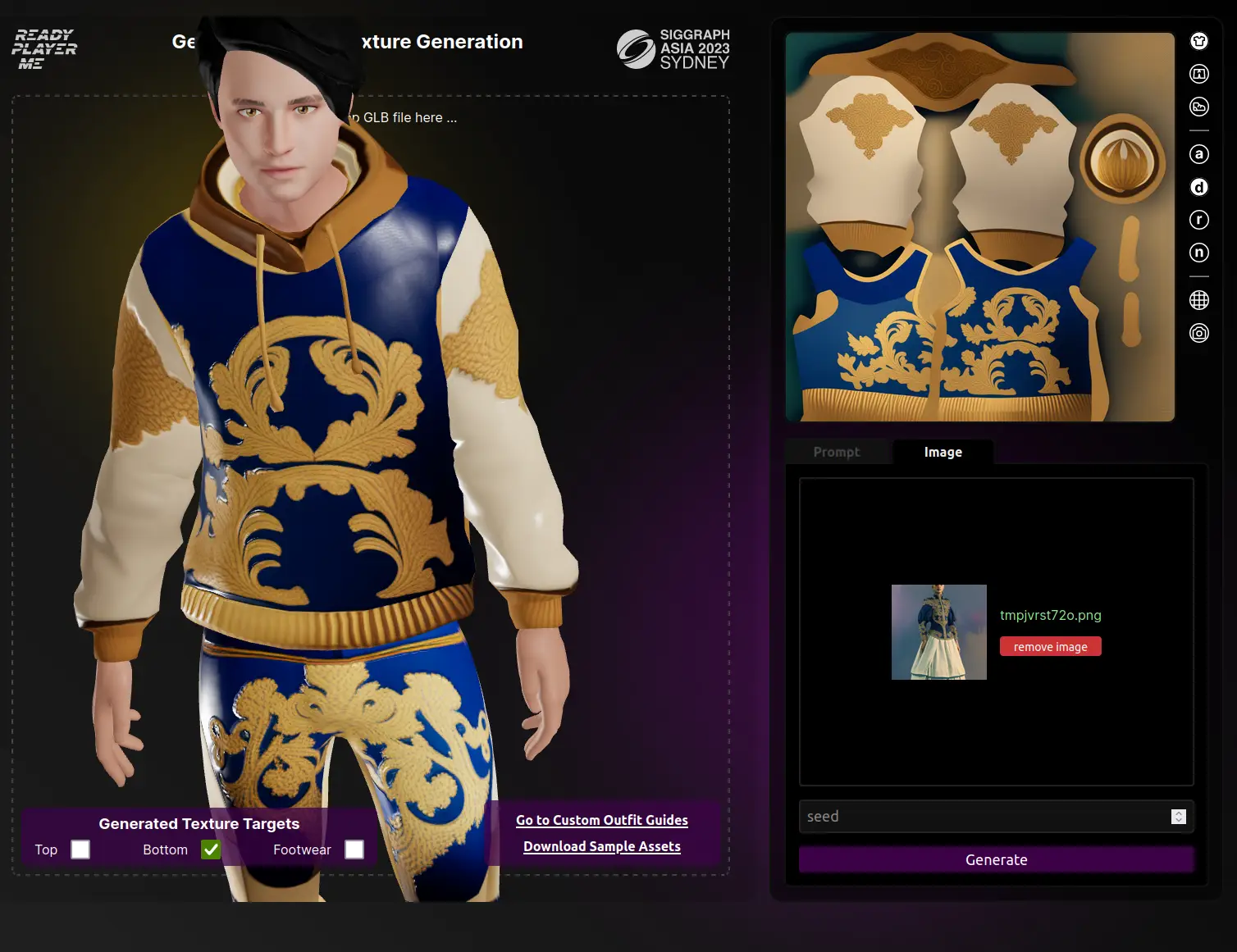Click the tmpjvrst72o.png reference thumbnail
Screen dimensions: 1237x952
click(938, 631)
